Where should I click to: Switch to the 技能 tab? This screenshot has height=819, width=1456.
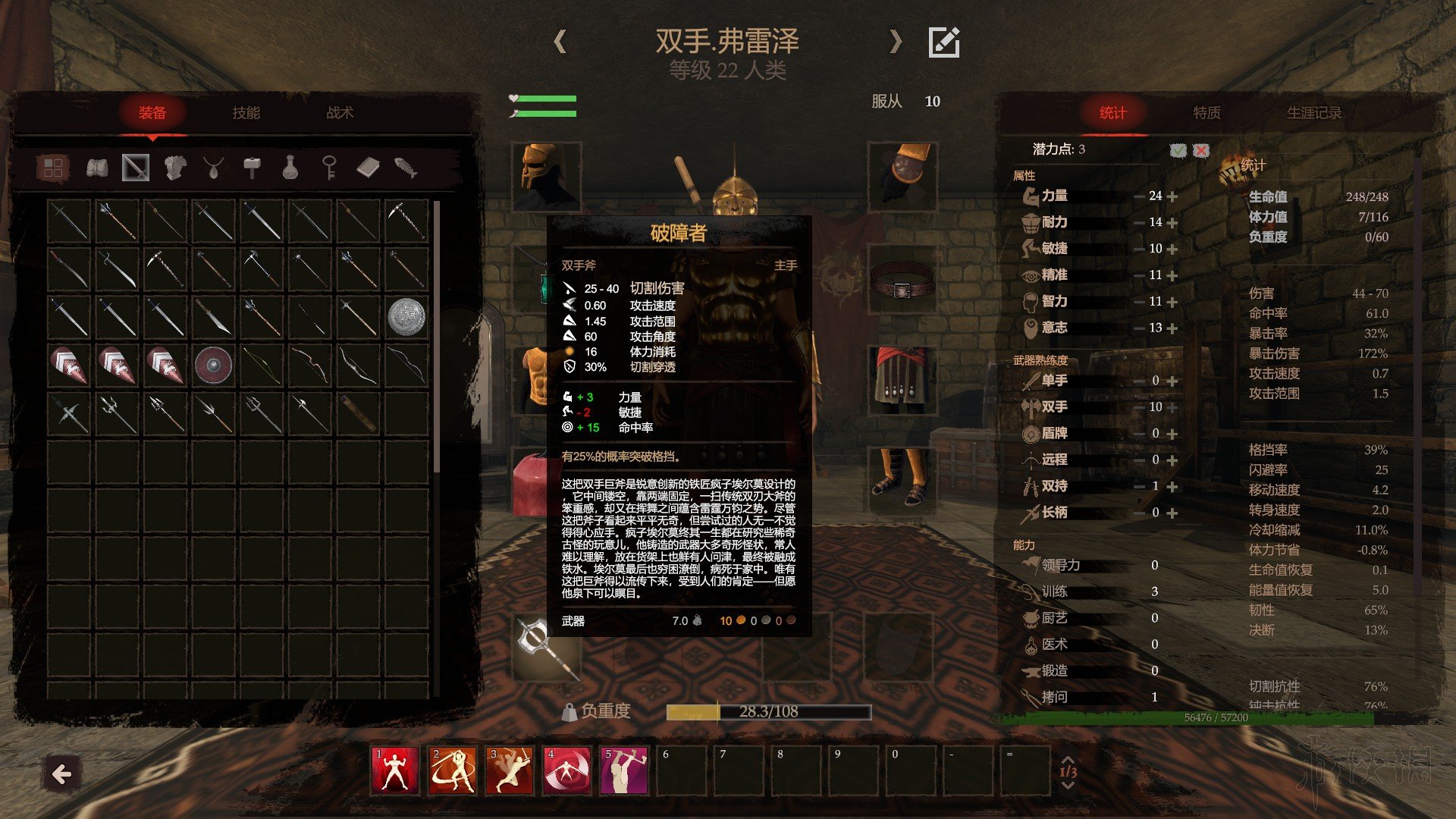[246, 113]
